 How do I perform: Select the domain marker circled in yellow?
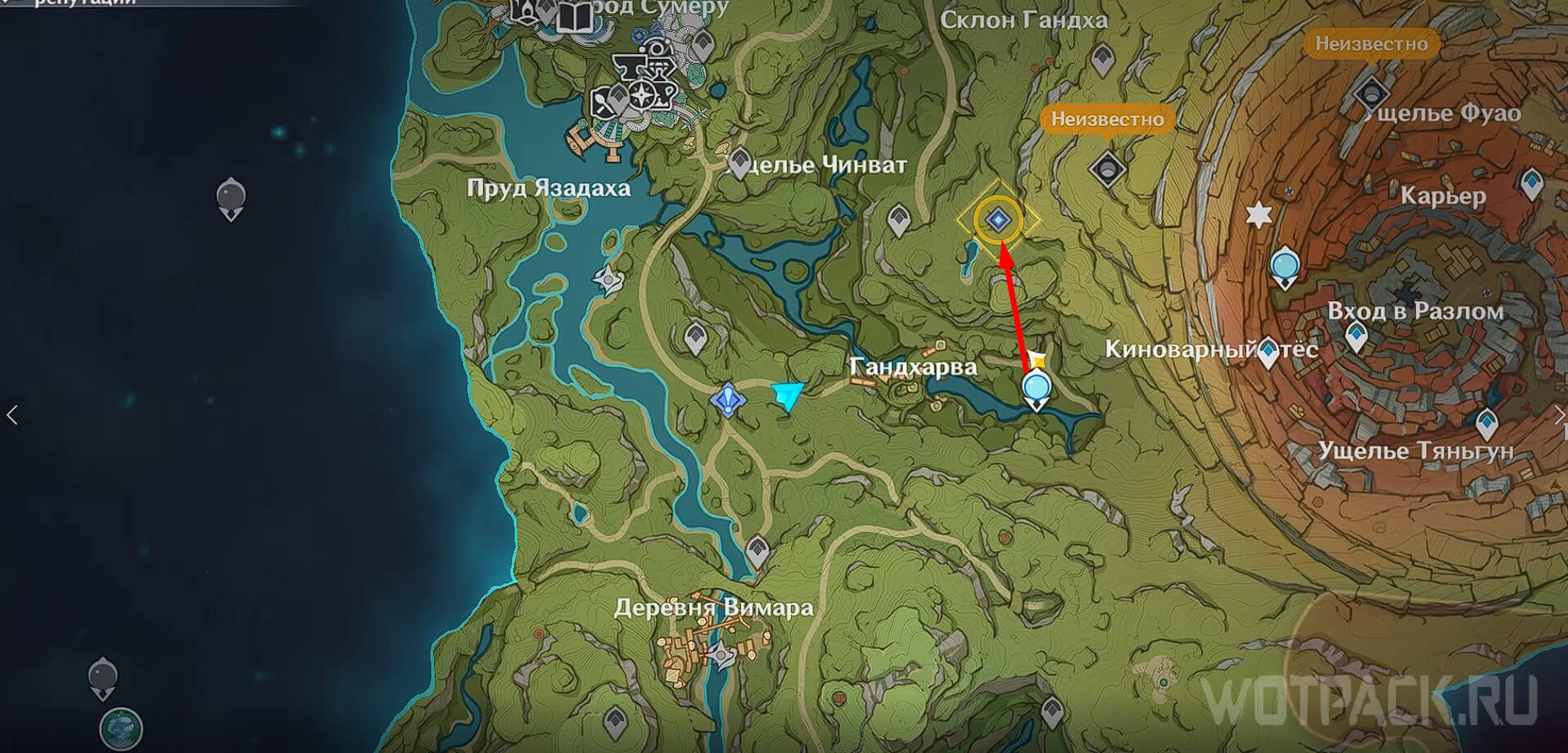(997, 220)
